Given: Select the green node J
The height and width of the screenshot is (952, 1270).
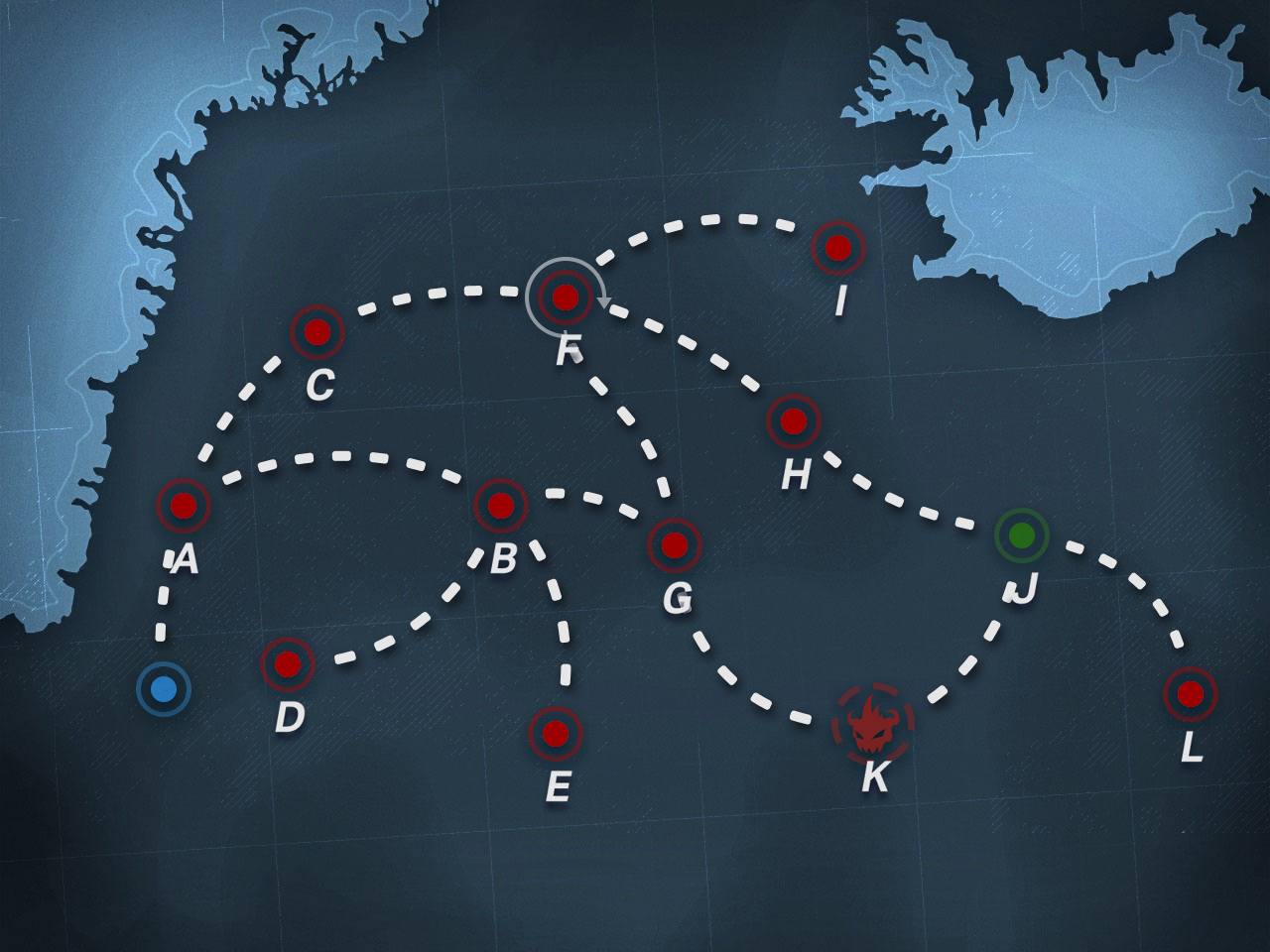Looking at the screenshot, I should (x=1022, y=535).
